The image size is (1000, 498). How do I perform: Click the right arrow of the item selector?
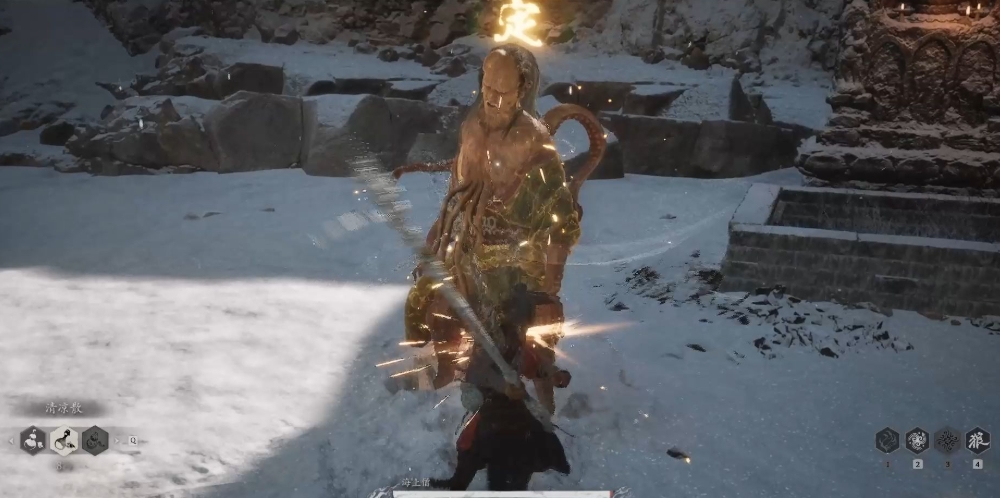tap(117, 440)
